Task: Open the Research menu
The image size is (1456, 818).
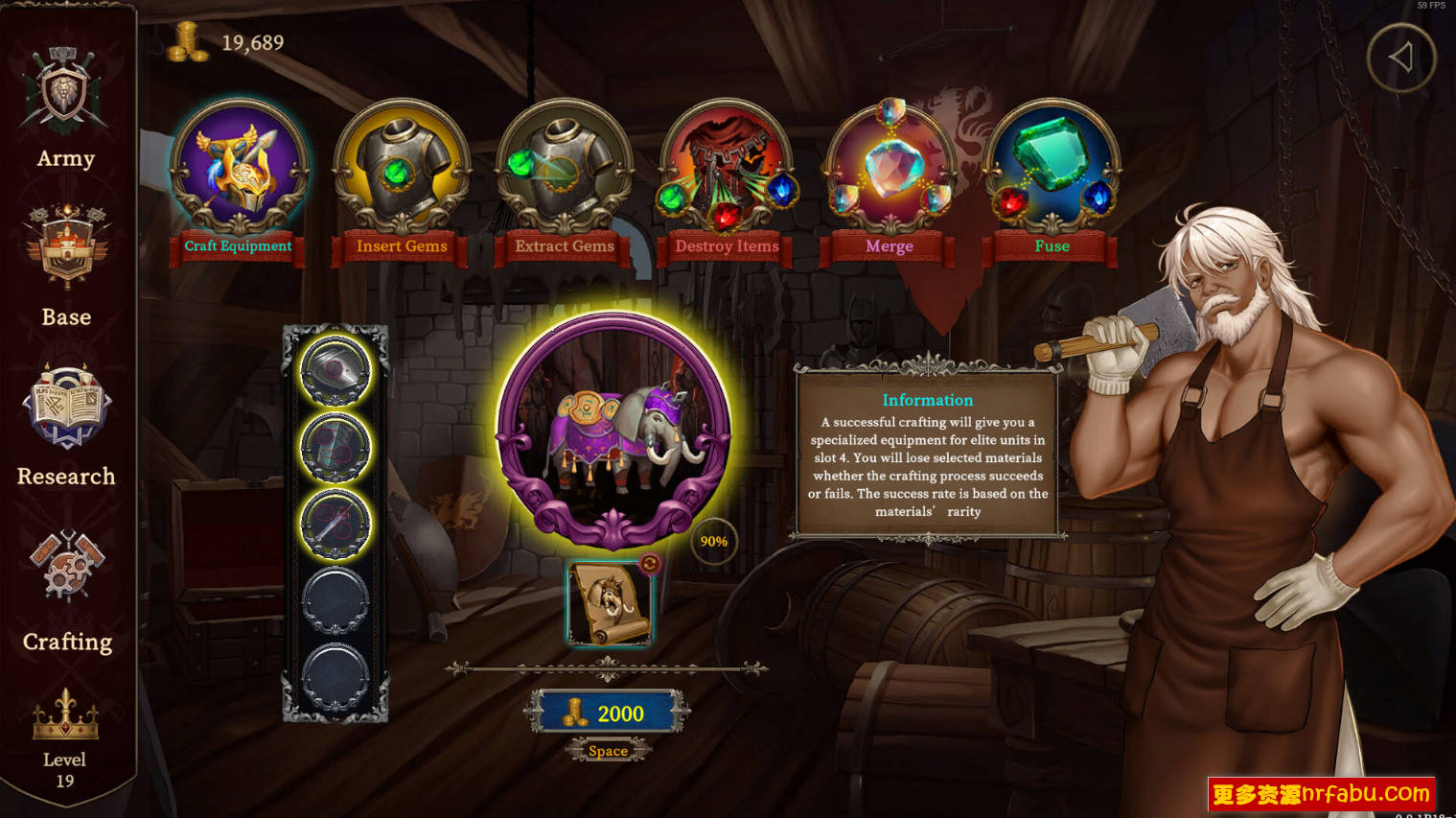Action: pos(66,423)
